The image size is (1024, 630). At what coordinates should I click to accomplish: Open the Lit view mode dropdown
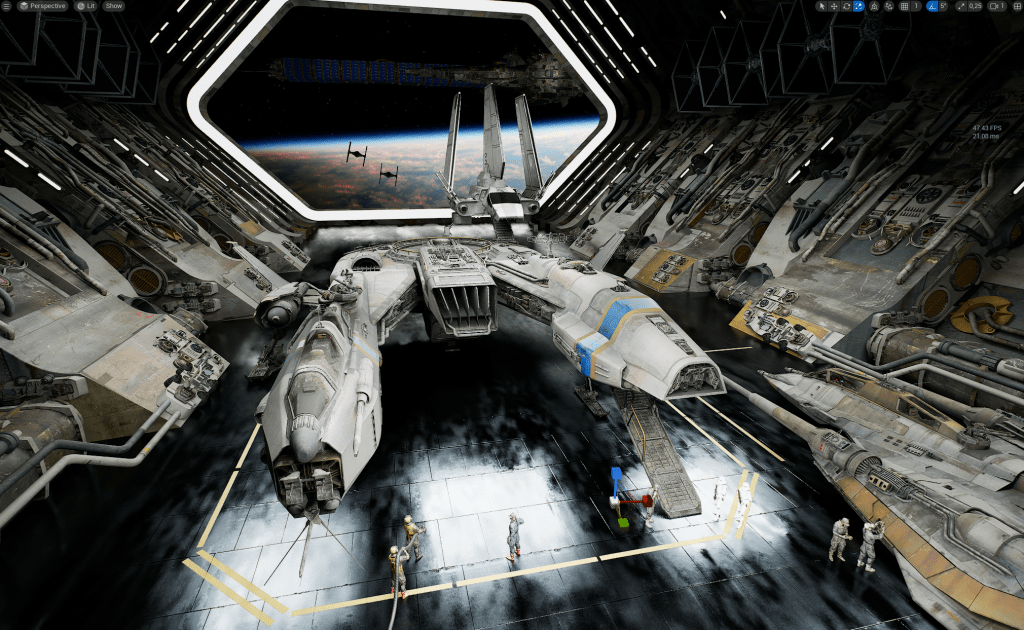click(85, 6)
